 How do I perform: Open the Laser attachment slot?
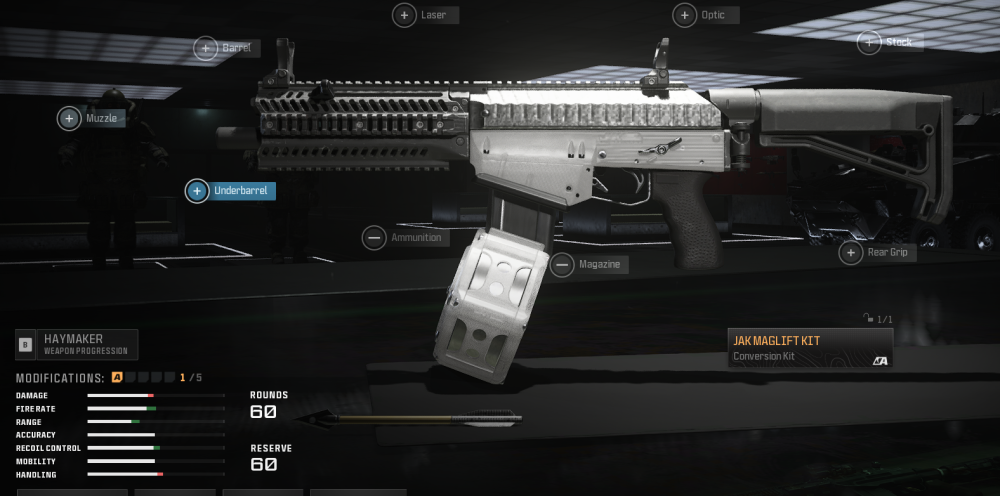coord(404,15)
